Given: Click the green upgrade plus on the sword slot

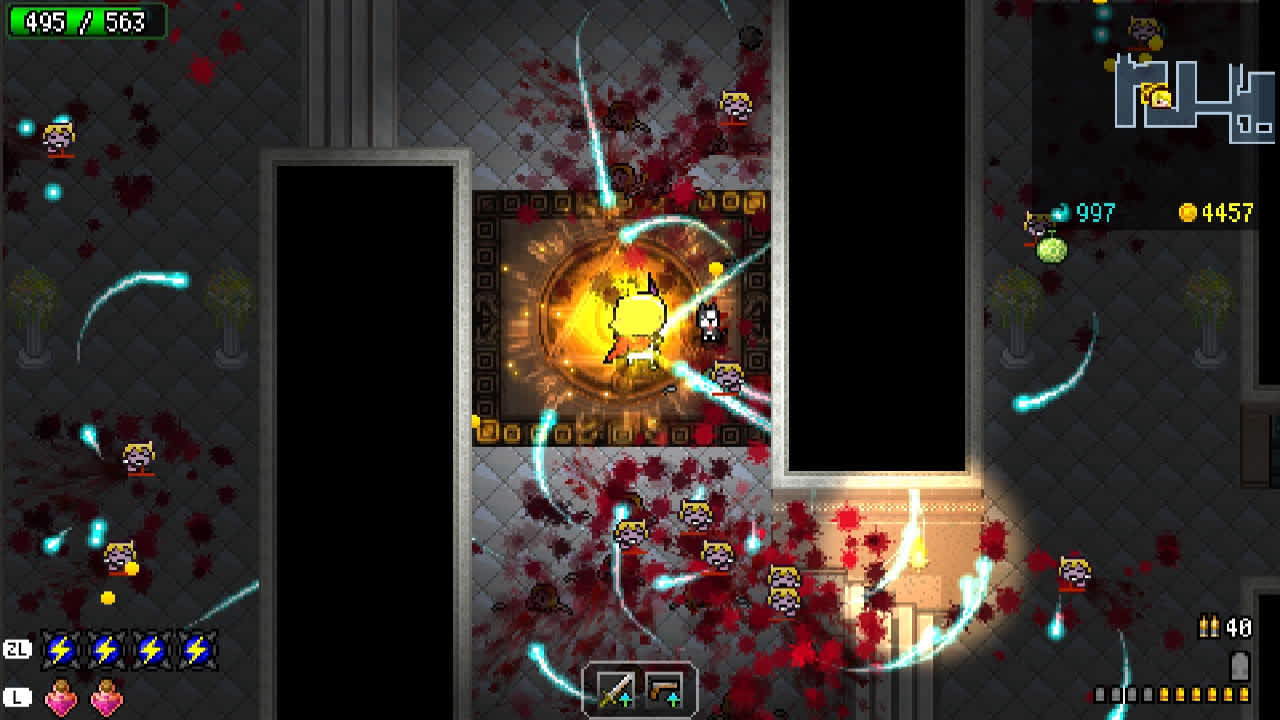Looking at the screenshot, I should pos(625,699).
